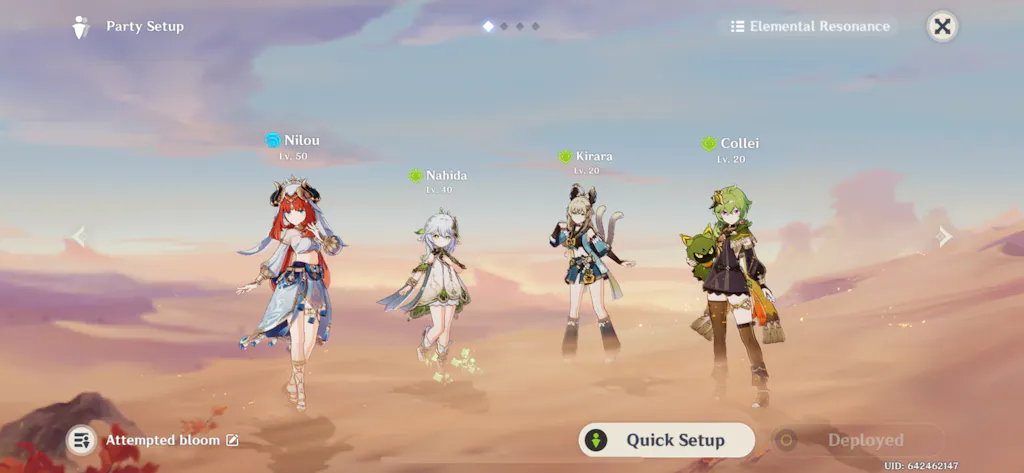
Task: Click the Deployed button
Action: click(x=856, y=440)
